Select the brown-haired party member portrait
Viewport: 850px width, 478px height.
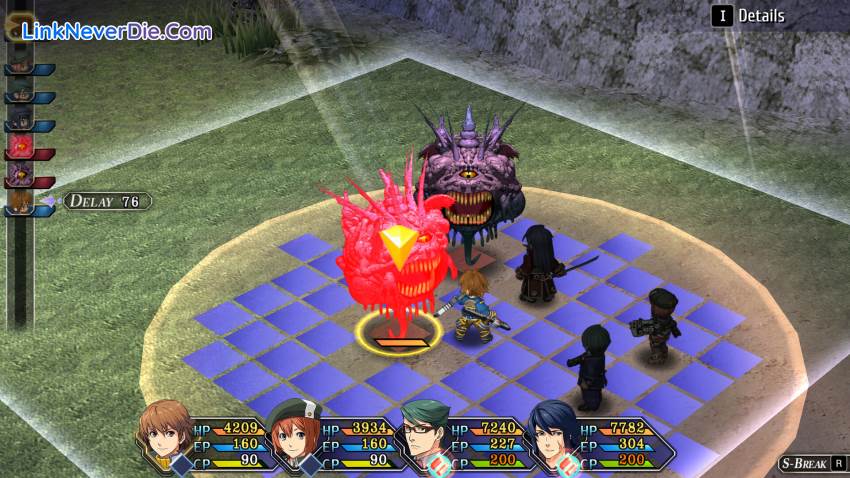166,432
